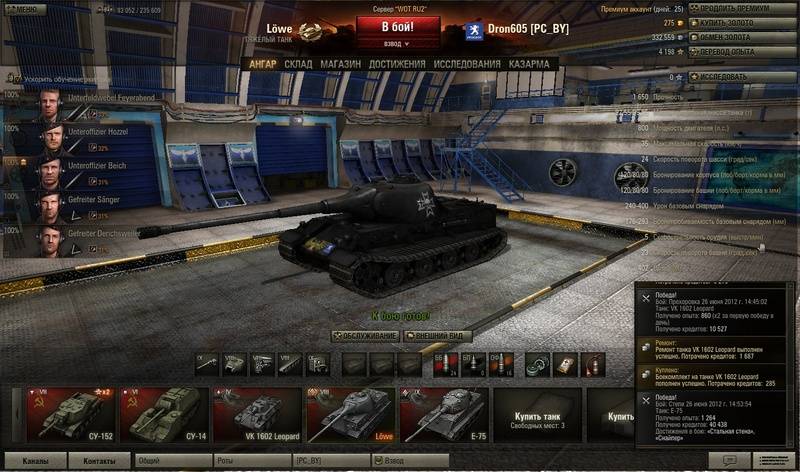The image size is (800, 472).
Task: Open the Внешний вид customization
Action: [438, 336]
